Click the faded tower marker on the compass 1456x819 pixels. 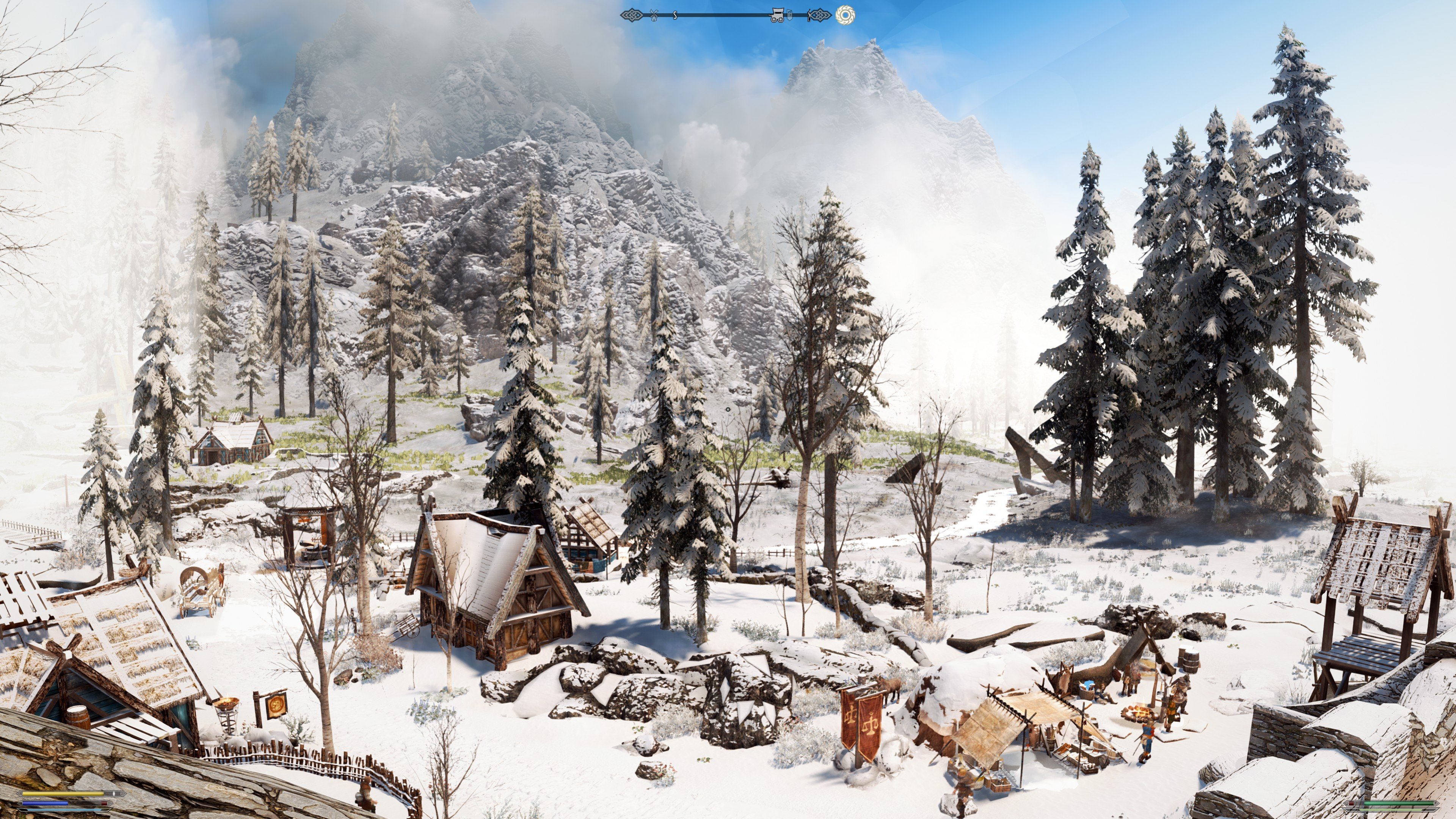790,15
